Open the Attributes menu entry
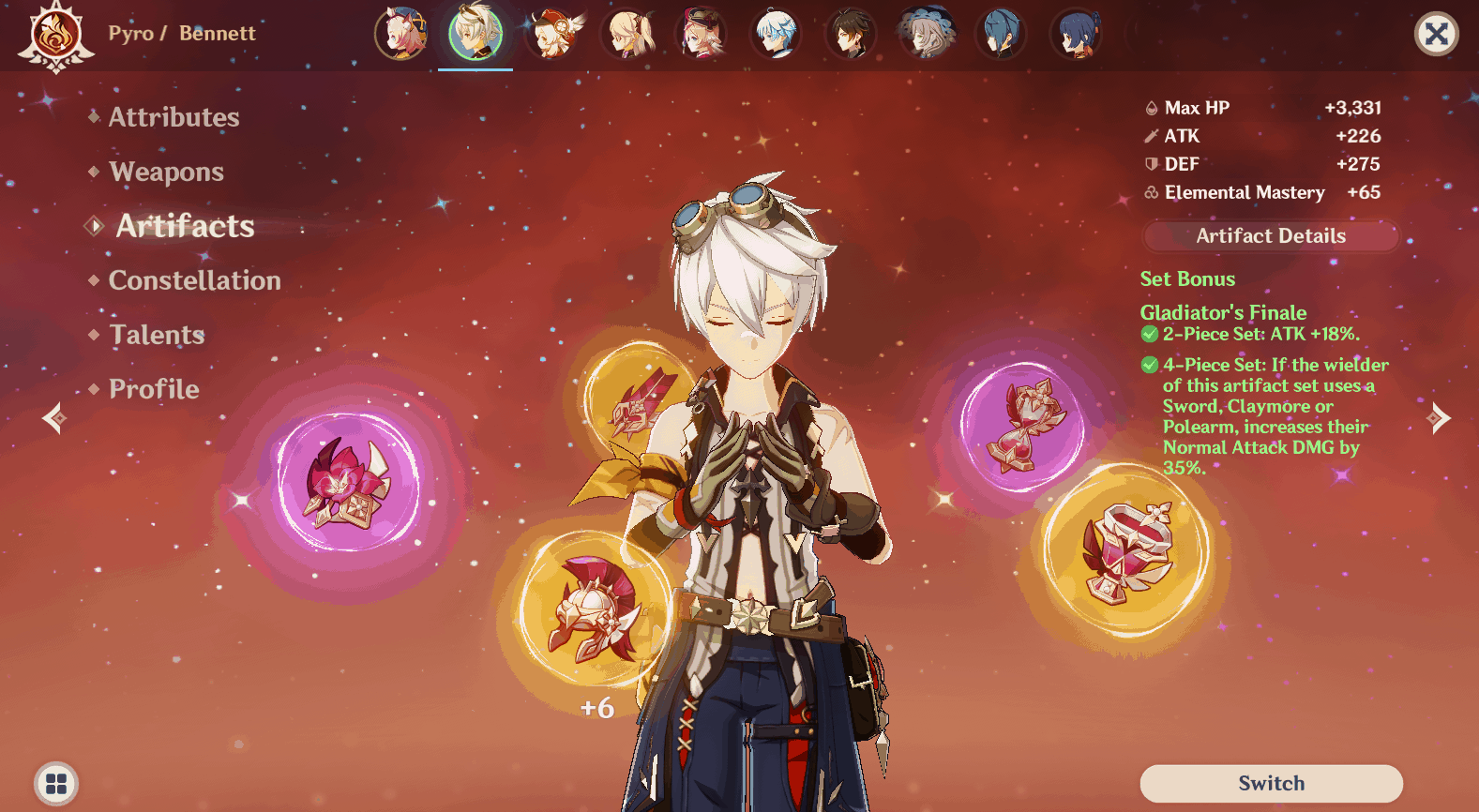The height and width of the screenshot is (812, 1479). pyautogui.click(x=174, y=117)
